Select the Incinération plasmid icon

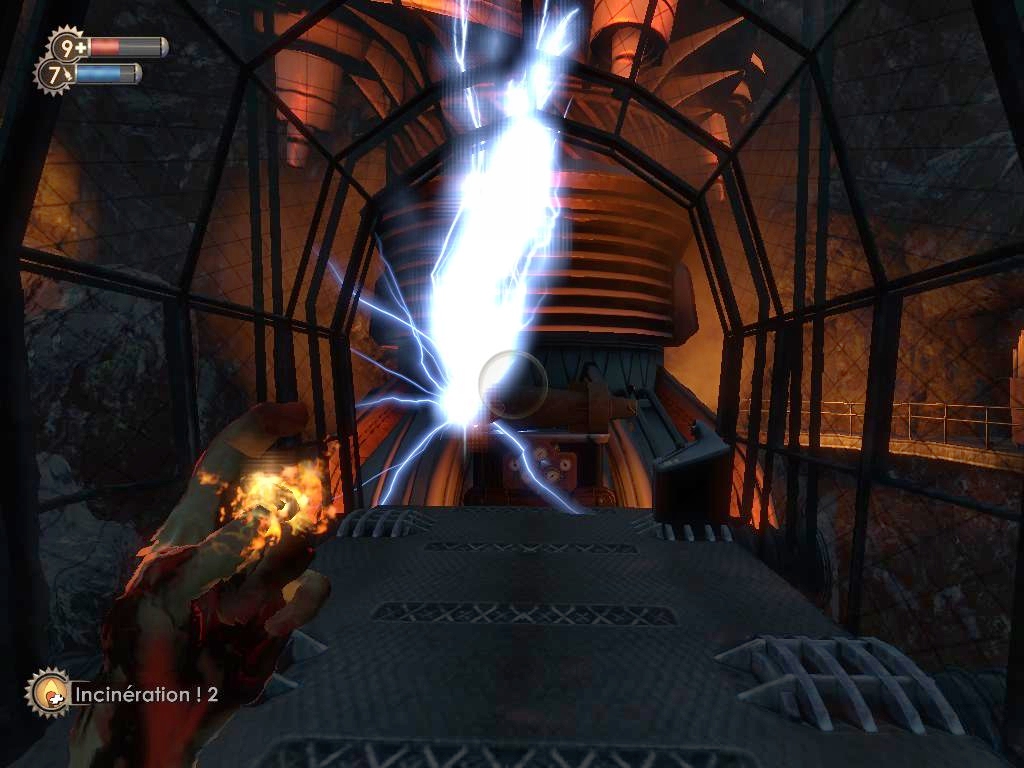pos(47,692)
